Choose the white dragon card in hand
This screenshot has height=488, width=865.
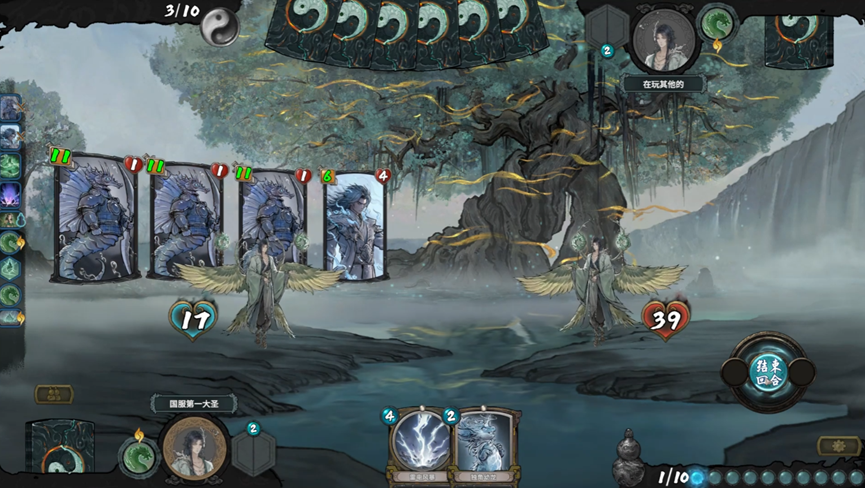[485, 442]
